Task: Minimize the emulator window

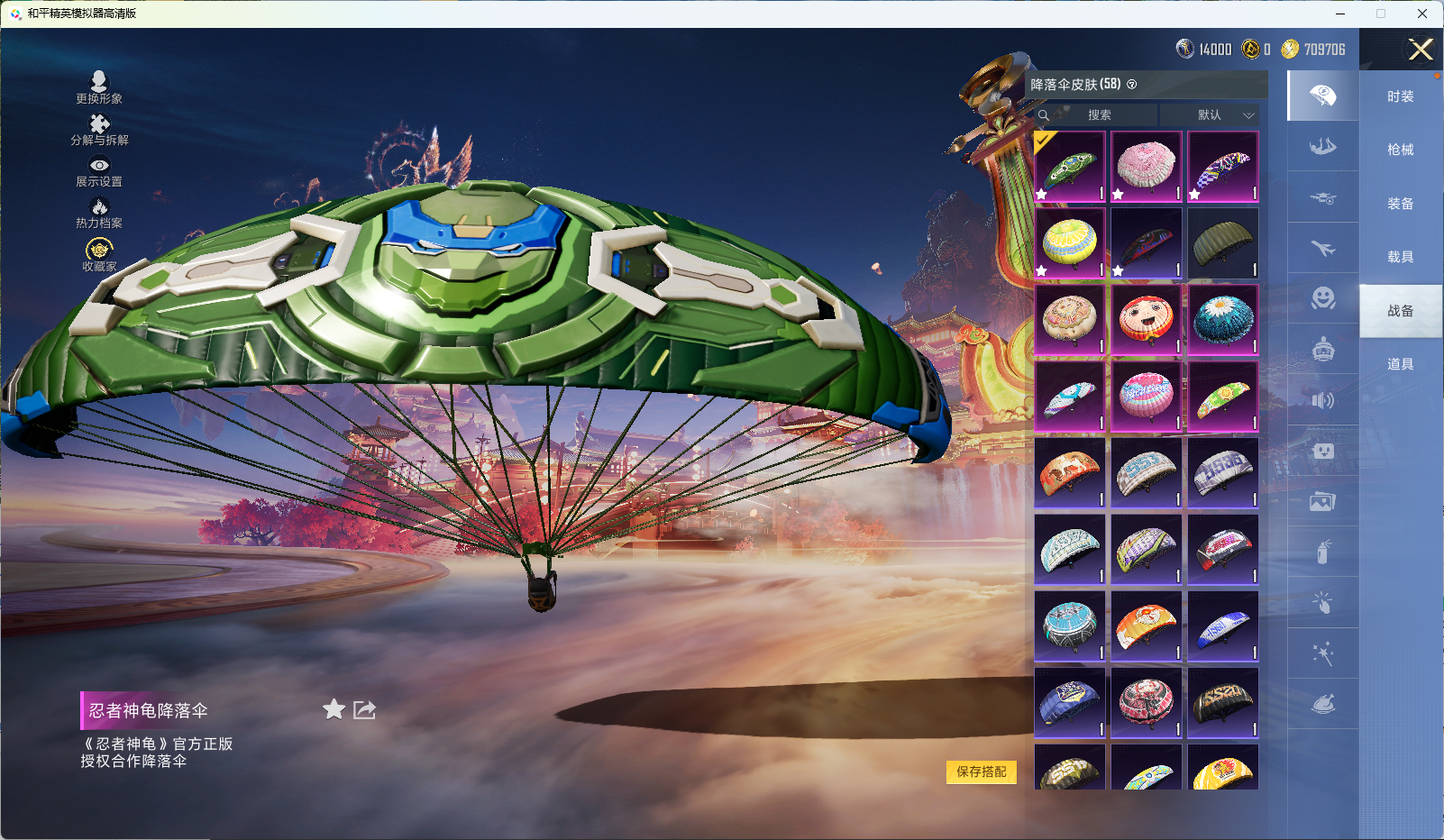Action: click(x=1340, y=14)
